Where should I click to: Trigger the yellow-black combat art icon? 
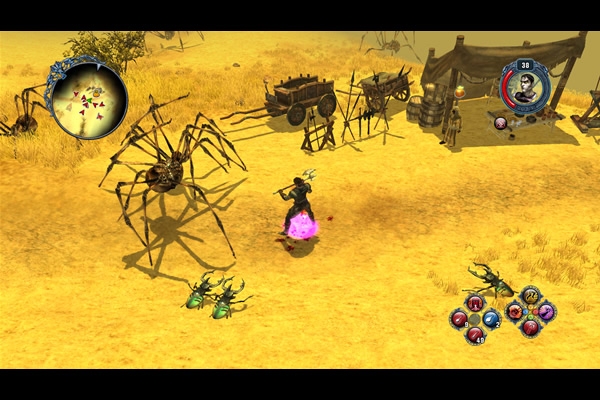click(x=530, y=295)
